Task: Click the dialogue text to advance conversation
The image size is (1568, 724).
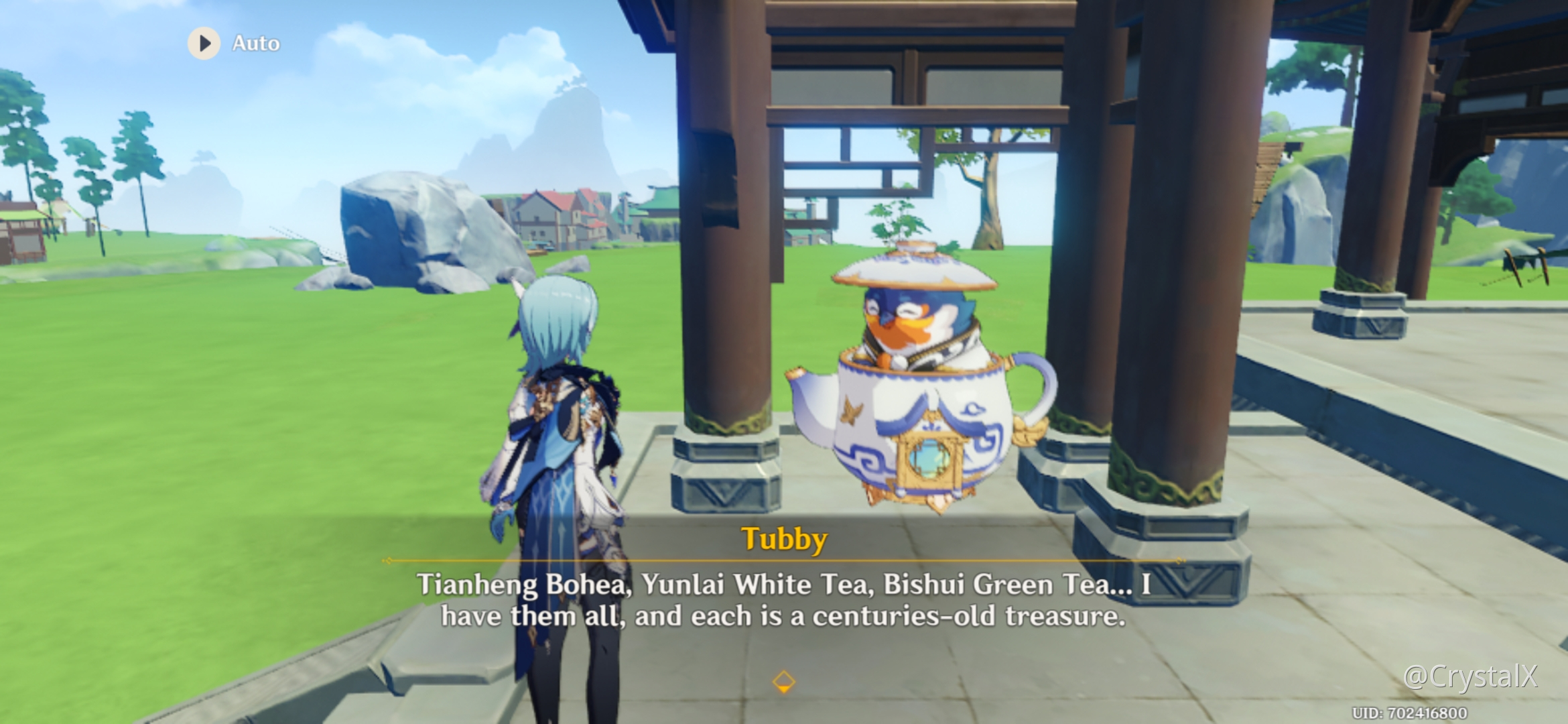Action: click(x=784, y=600)
